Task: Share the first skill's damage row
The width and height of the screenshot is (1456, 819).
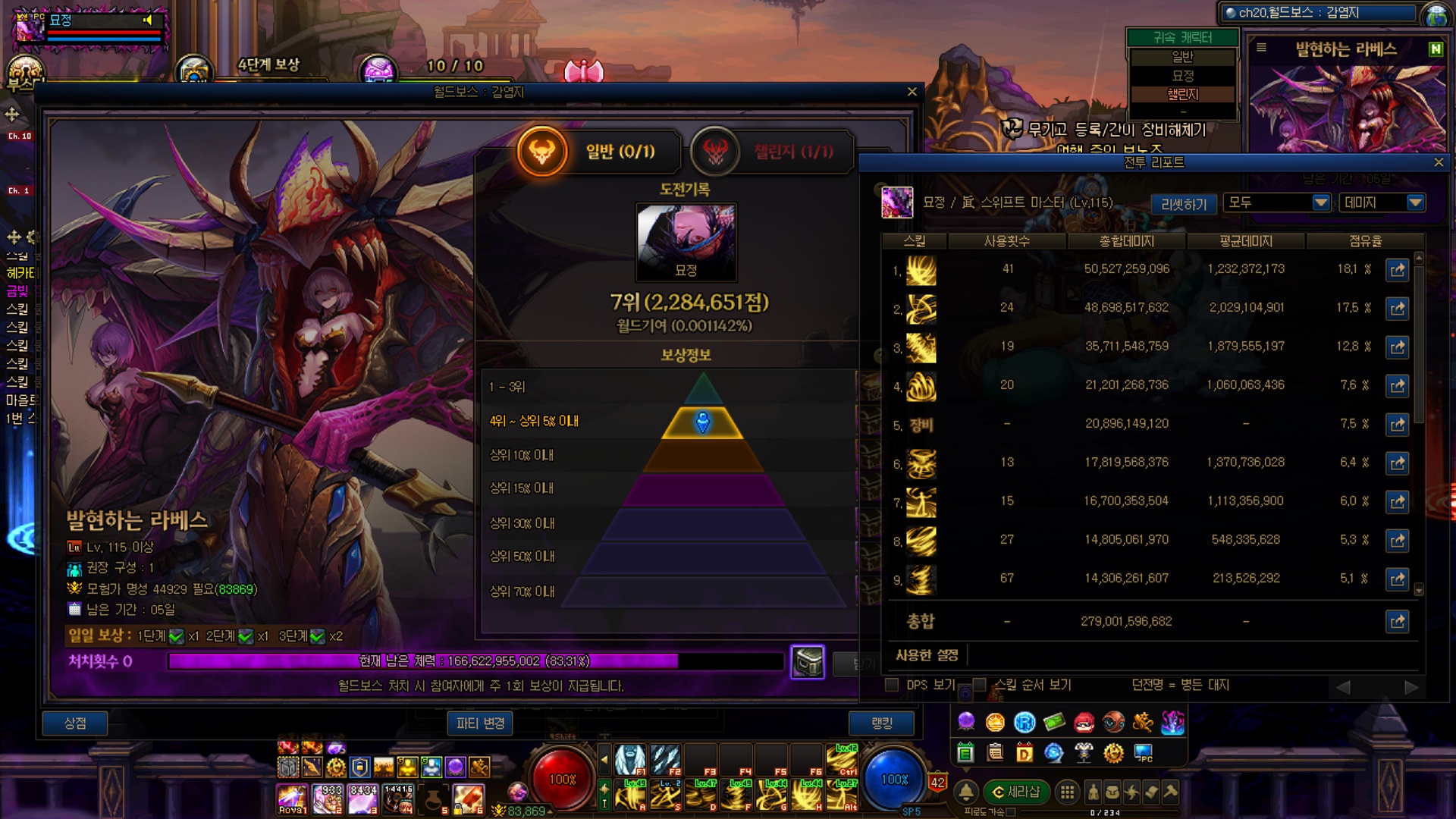Action: click(x=1397, y=270)
